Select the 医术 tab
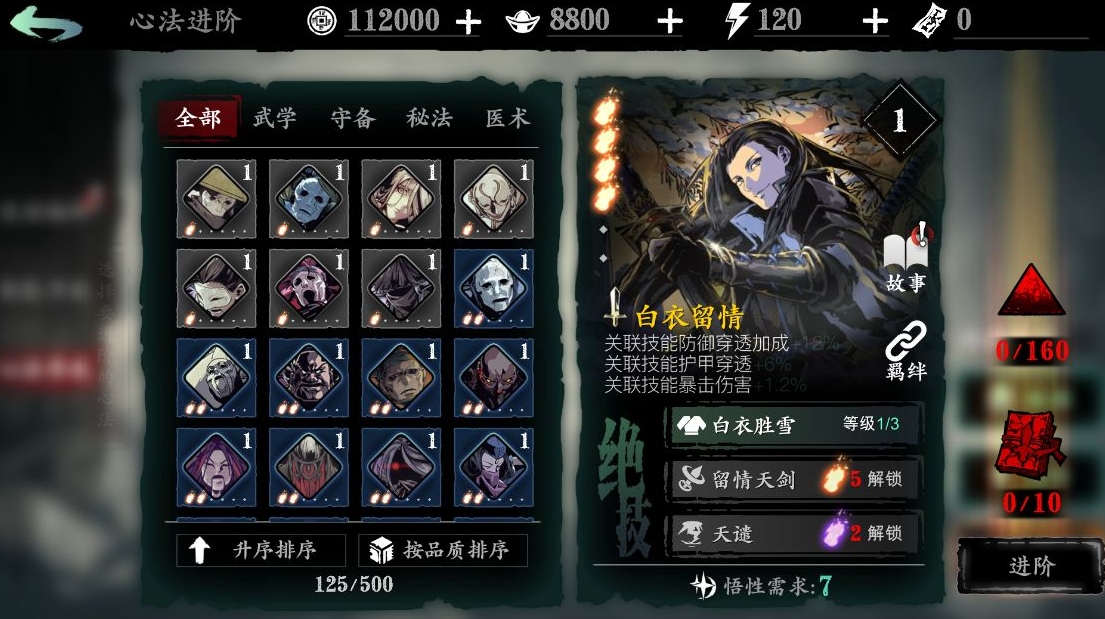Screen dimensions: 1105x619 coord(507,119)
